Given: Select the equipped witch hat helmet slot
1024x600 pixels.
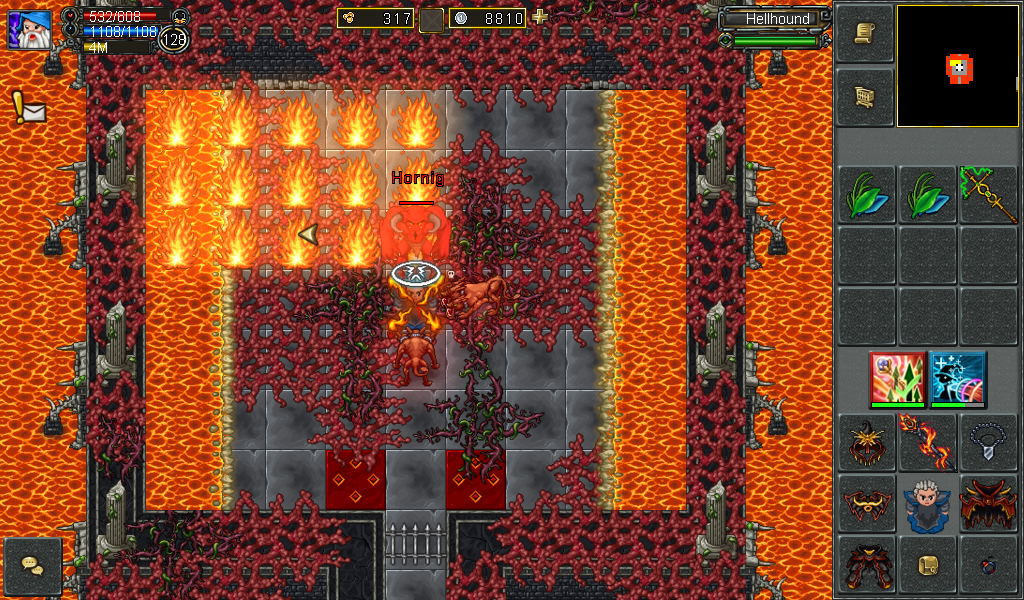Looking at the screenshot, I should (866, 442).
